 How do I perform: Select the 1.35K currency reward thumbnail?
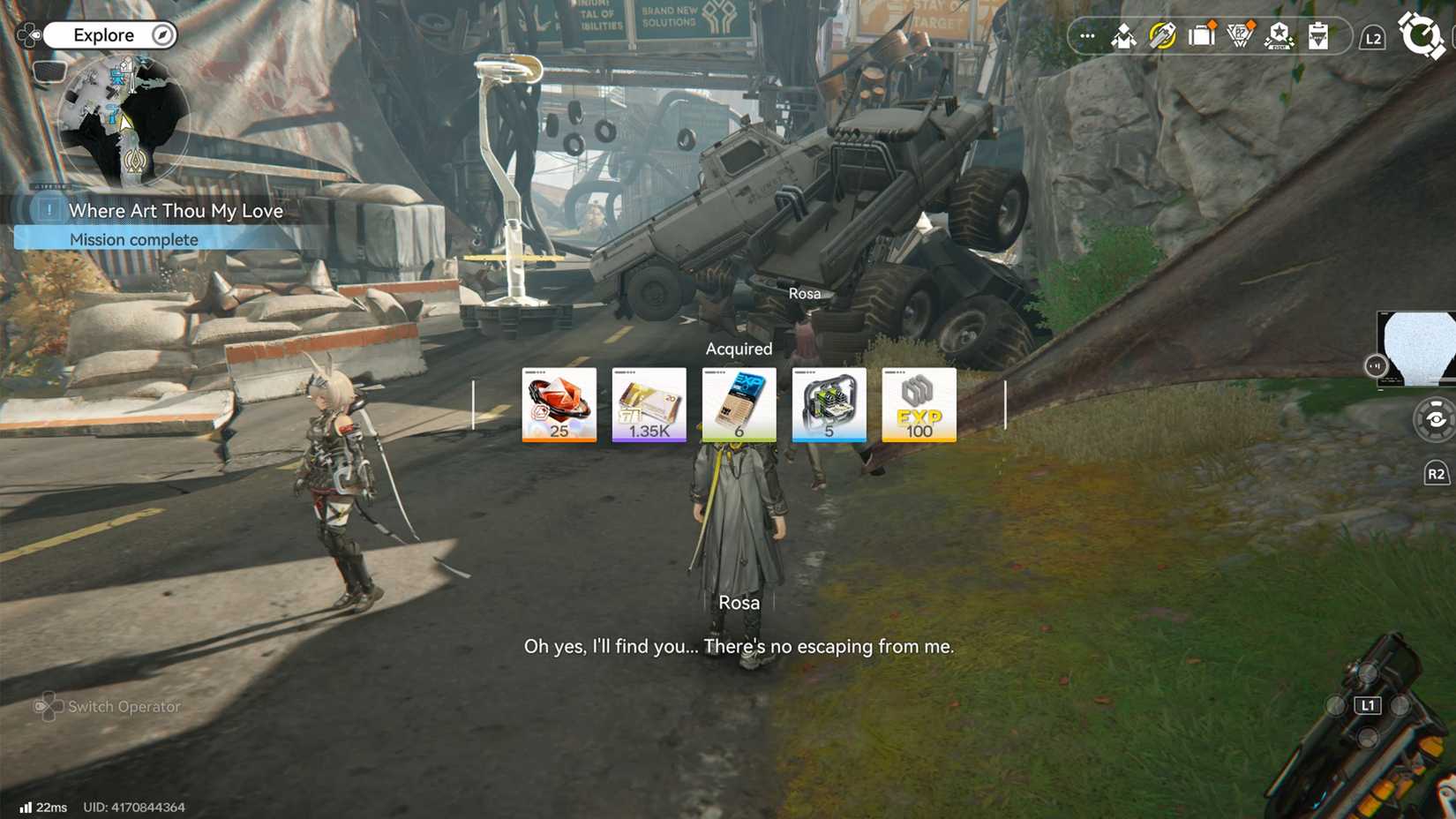coord(649,404)
